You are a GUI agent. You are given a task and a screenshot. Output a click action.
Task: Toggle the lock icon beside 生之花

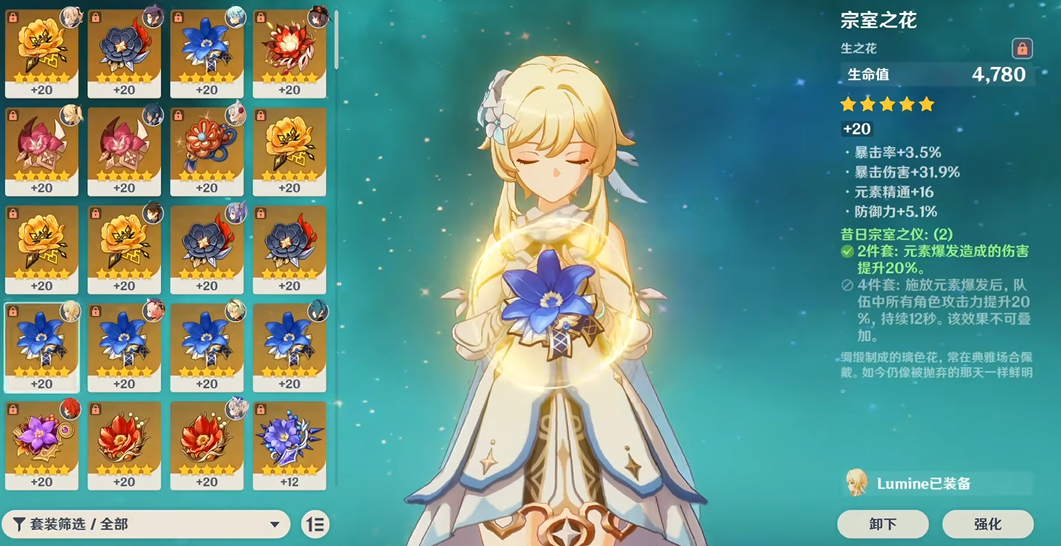point(1021,48)
